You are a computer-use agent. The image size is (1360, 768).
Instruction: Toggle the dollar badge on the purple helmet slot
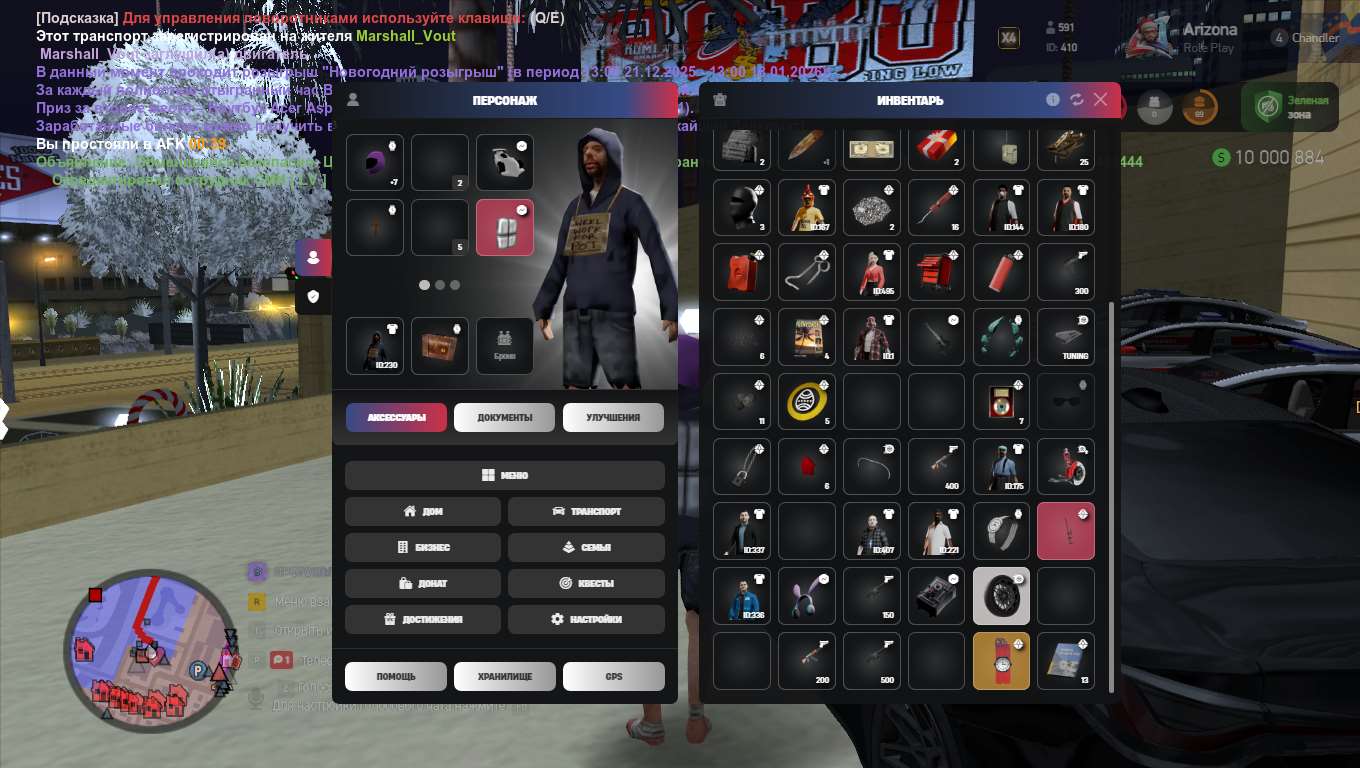click(x=393, y=146)
